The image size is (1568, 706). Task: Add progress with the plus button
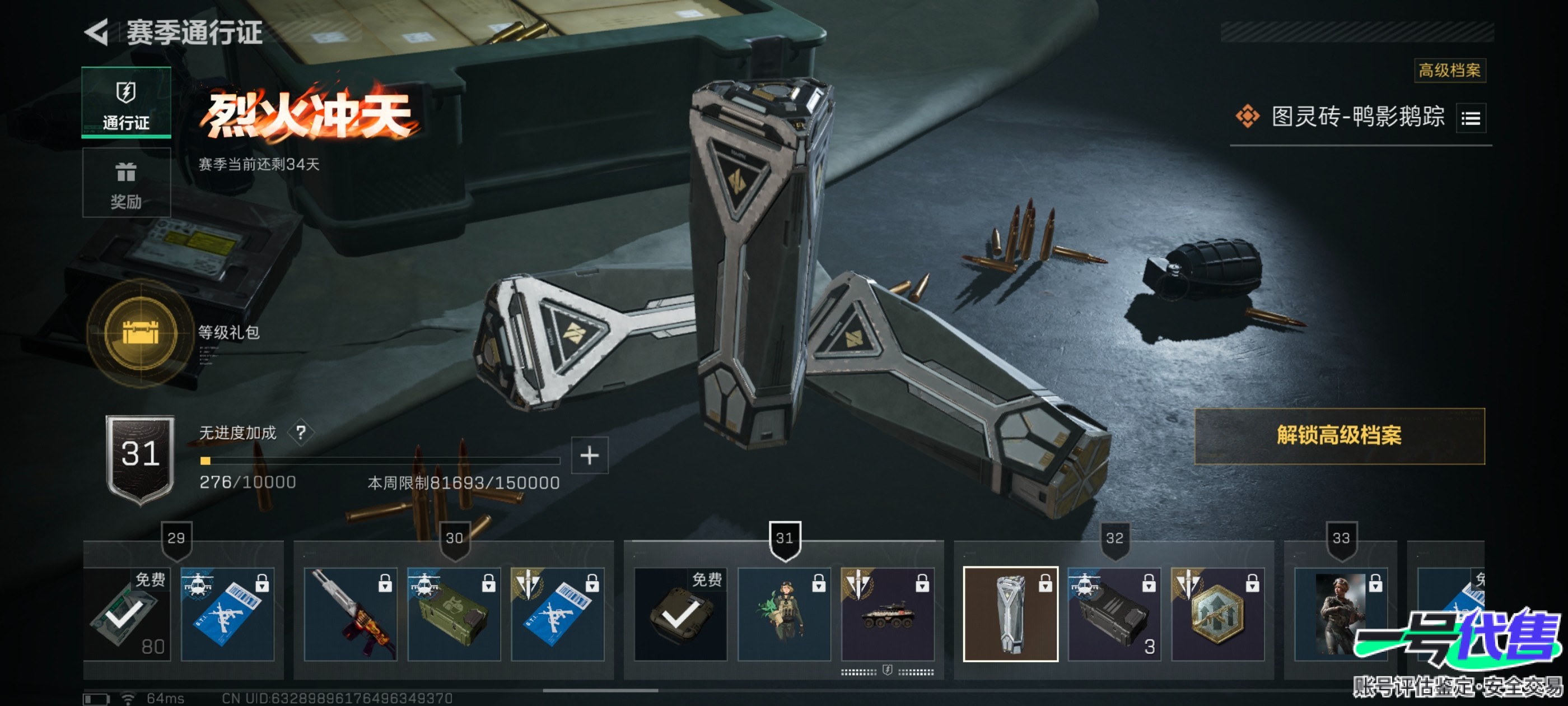coord(589,455)
